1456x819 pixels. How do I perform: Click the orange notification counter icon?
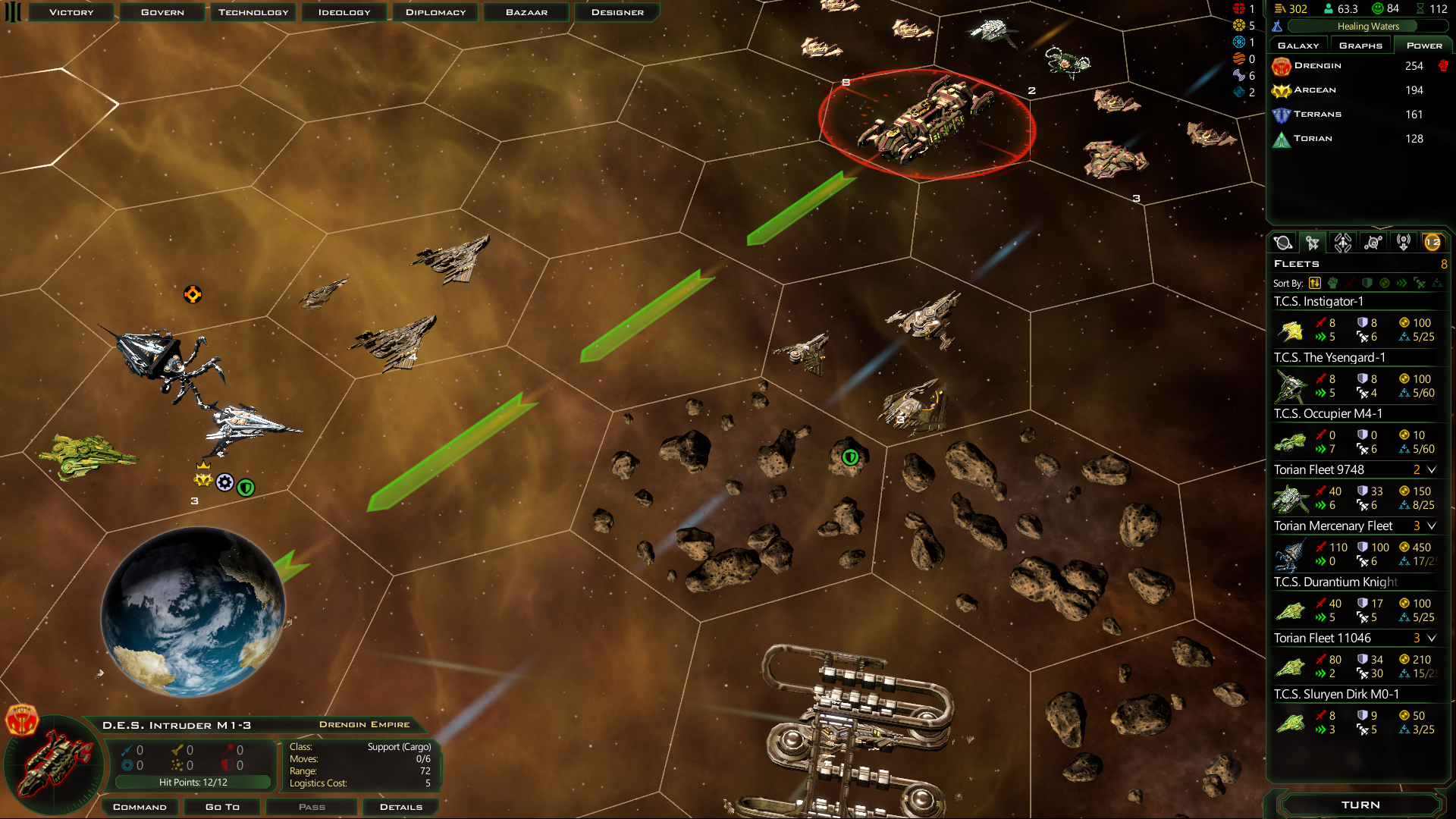1433,243
